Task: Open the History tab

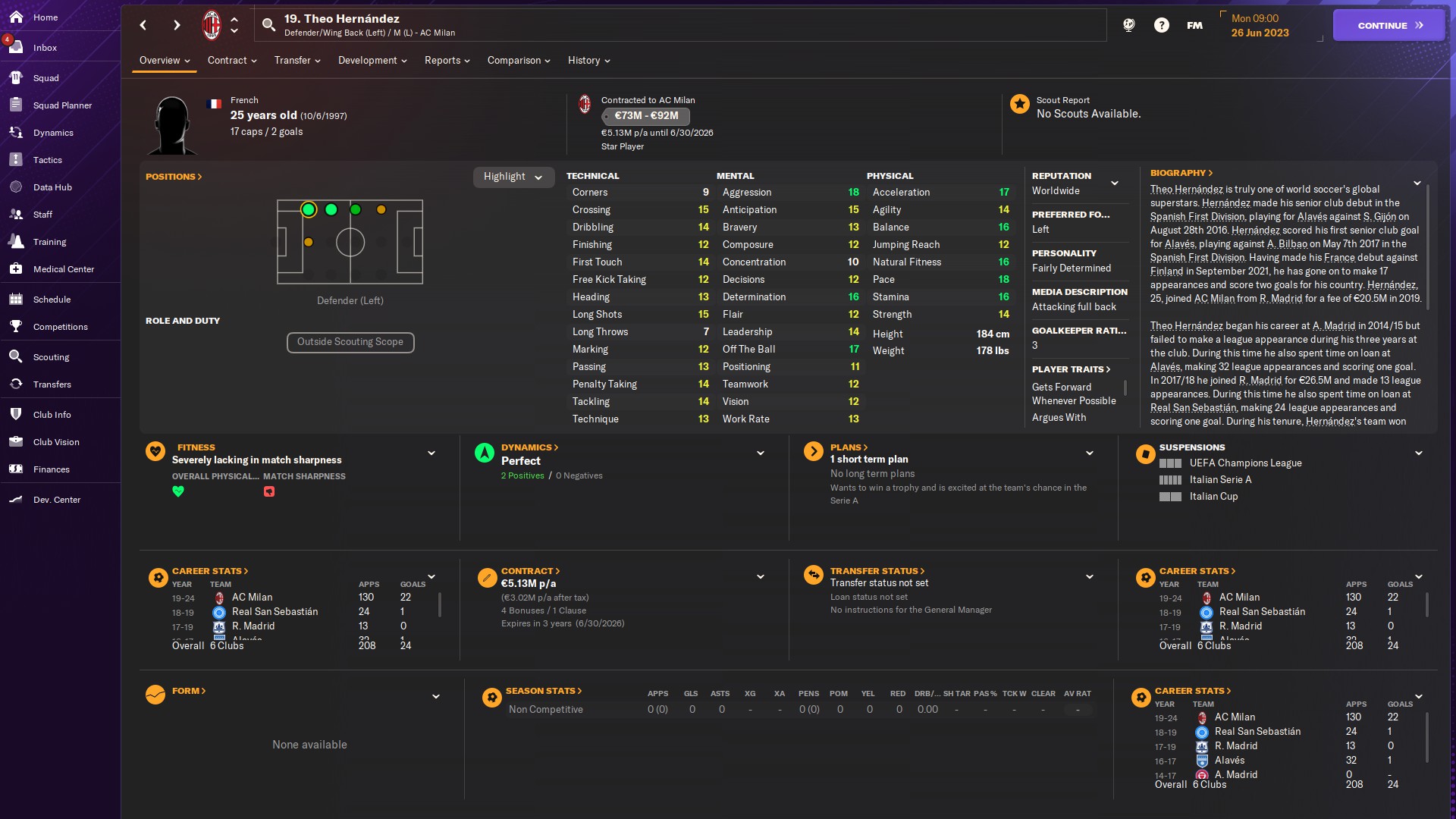Action: point(585,61)
